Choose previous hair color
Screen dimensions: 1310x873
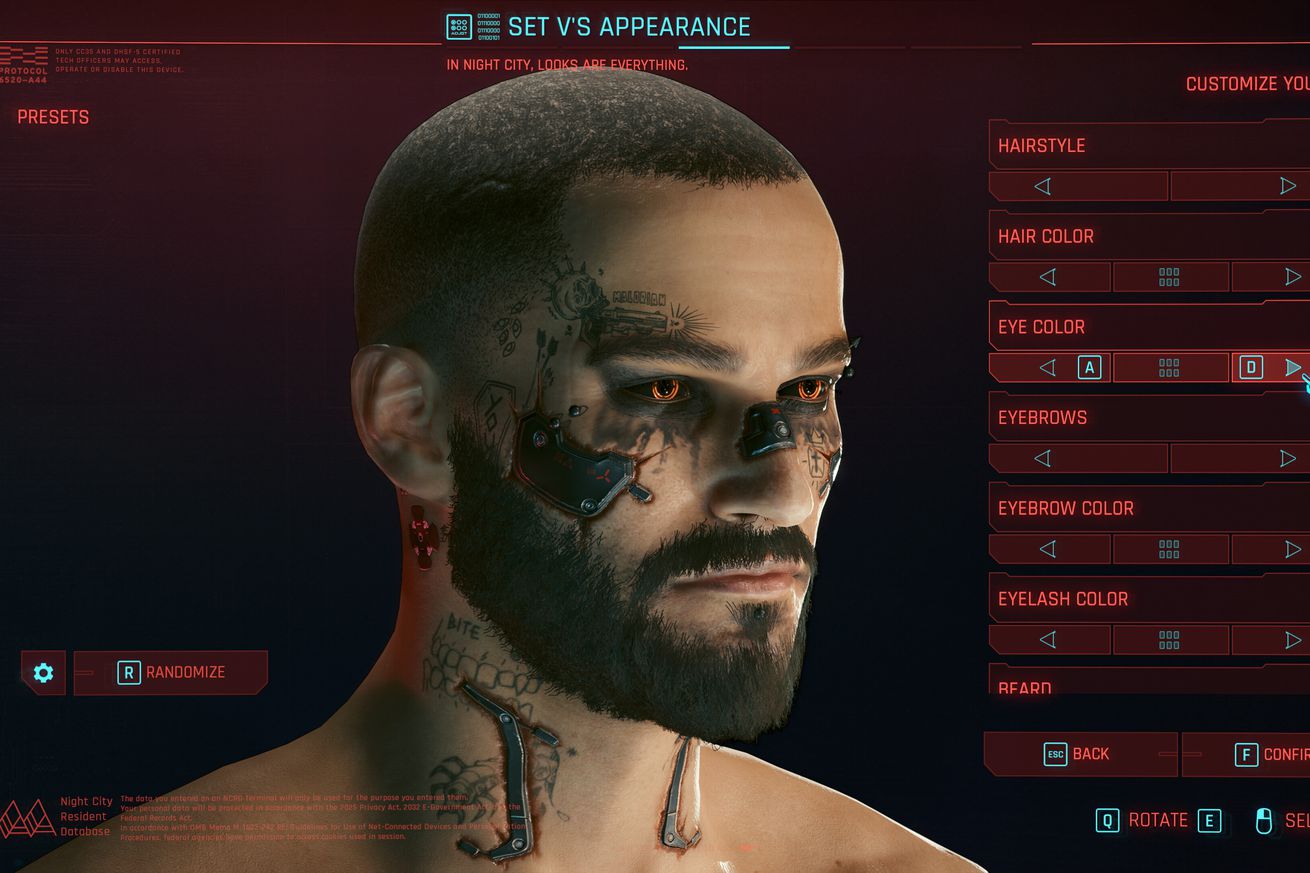[1047, 277]
